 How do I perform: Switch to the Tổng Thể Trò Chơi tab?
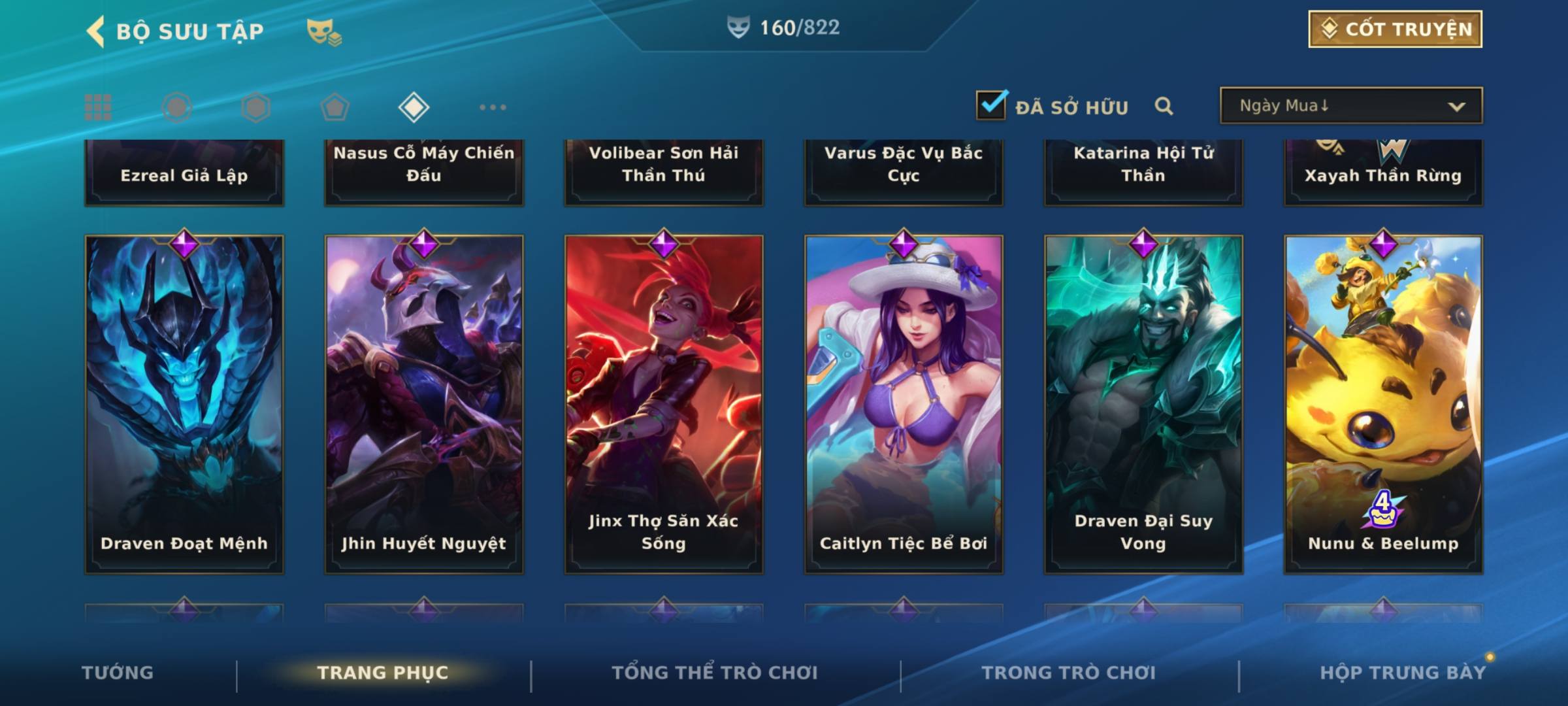click(715, 673)
